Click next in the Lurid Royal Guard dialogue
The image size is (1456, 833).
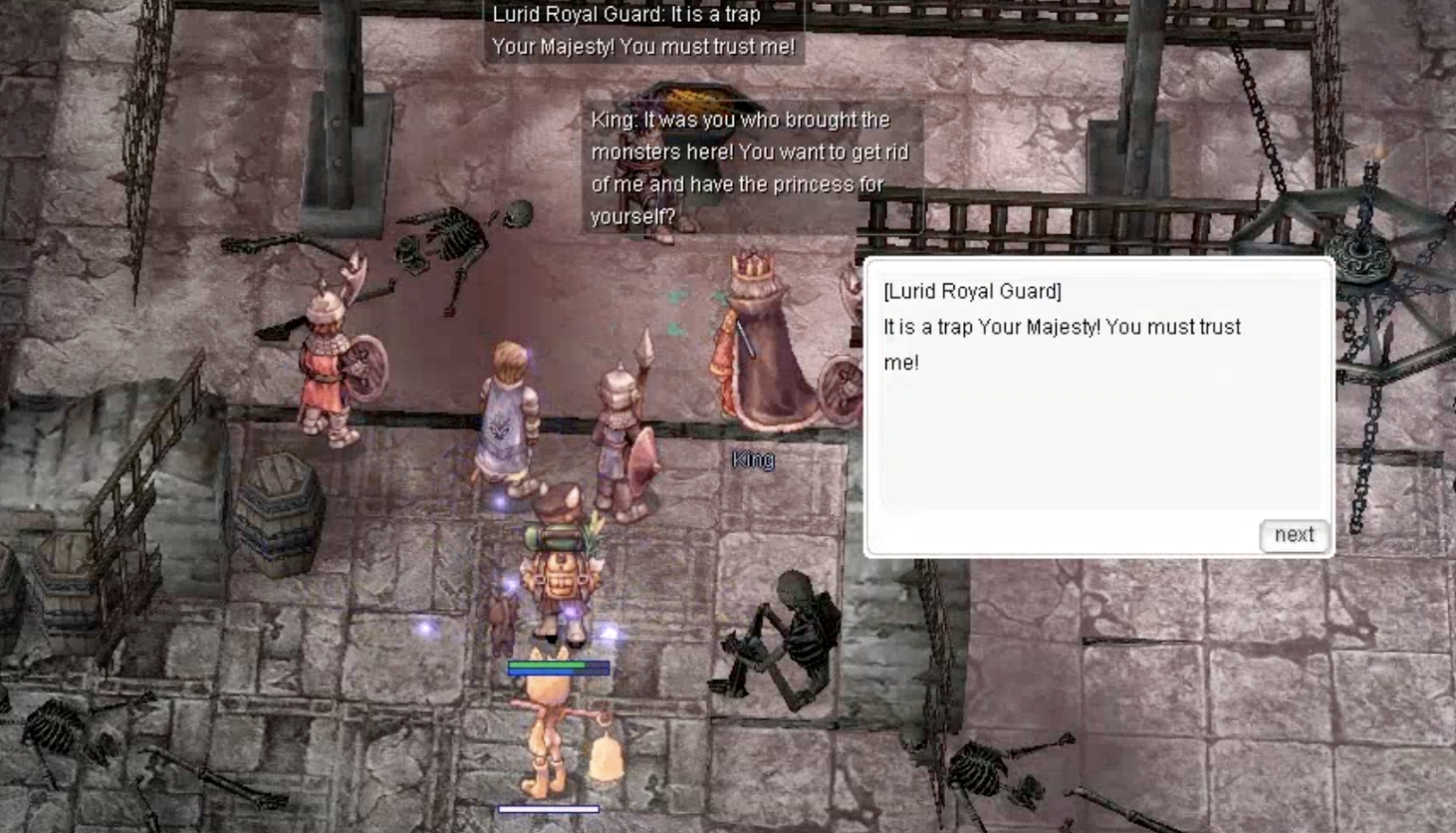coord(1294,535)
